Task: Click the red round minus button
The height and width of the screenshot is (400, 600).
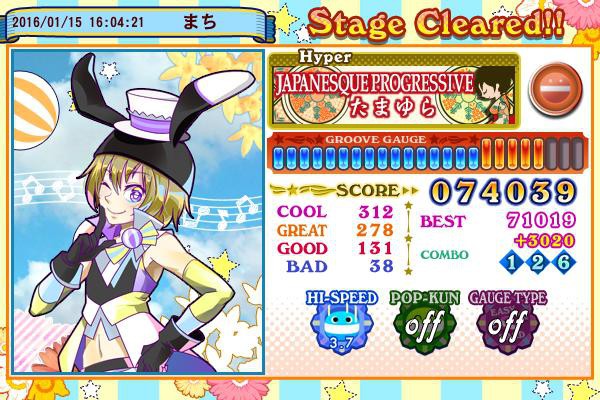Action: pyautogui.click(x=549, y=85)
